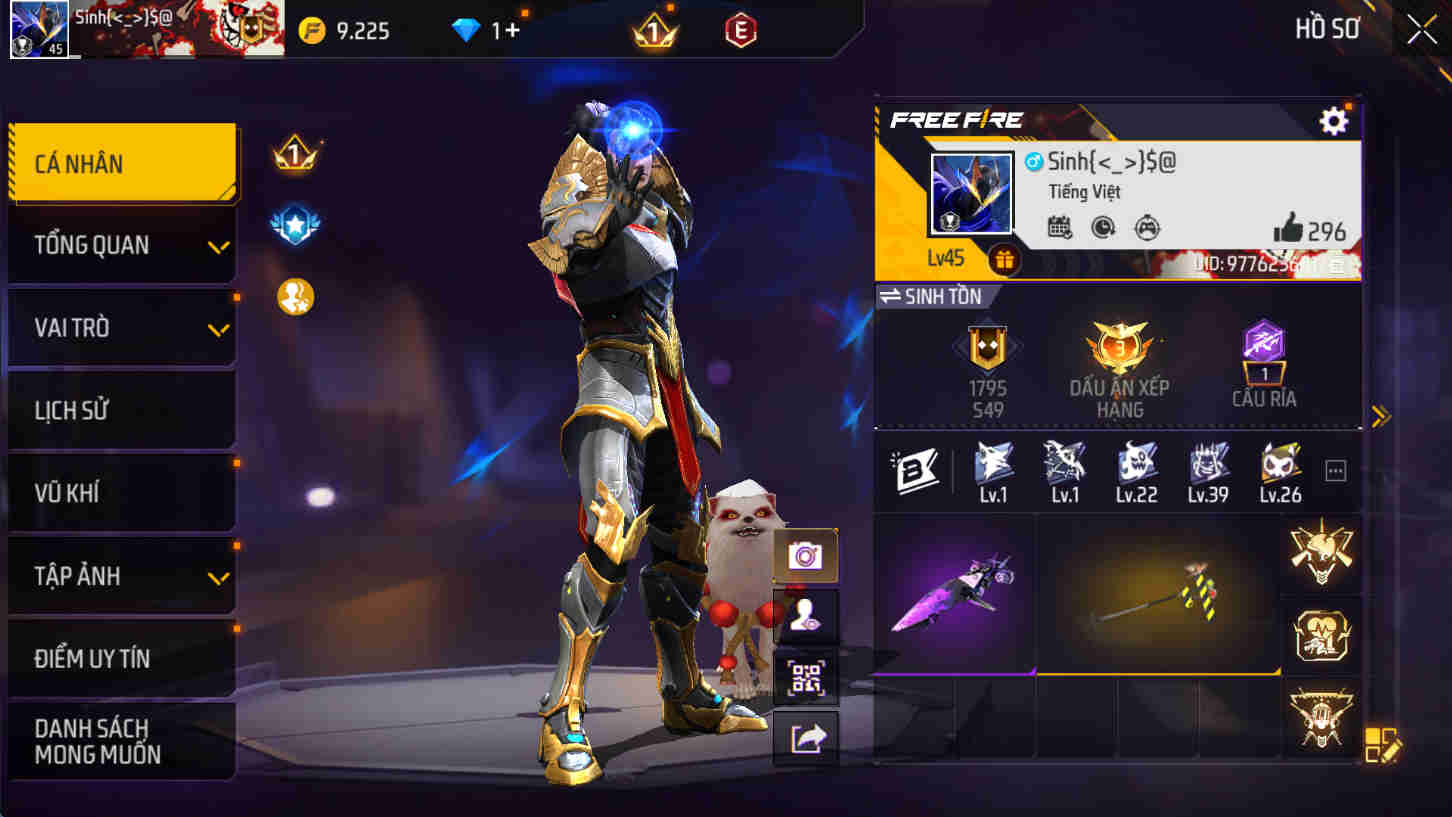Open the VŨ KHÍ menu item
1452x817 pixels.
[120, 492]
